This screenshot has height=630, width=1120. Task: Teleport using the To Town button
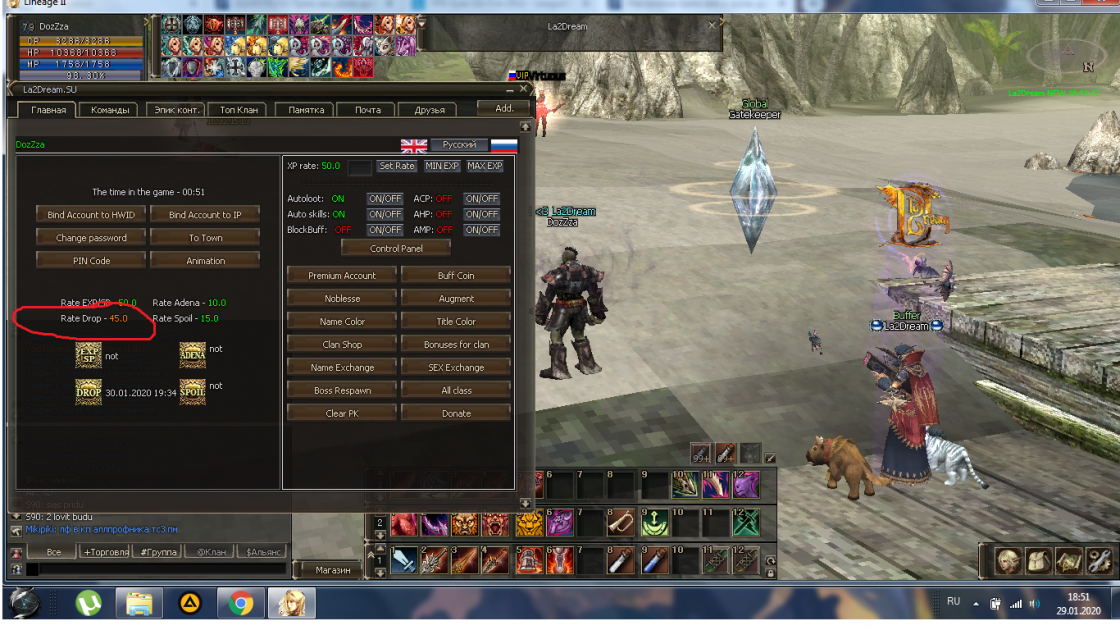205,238
